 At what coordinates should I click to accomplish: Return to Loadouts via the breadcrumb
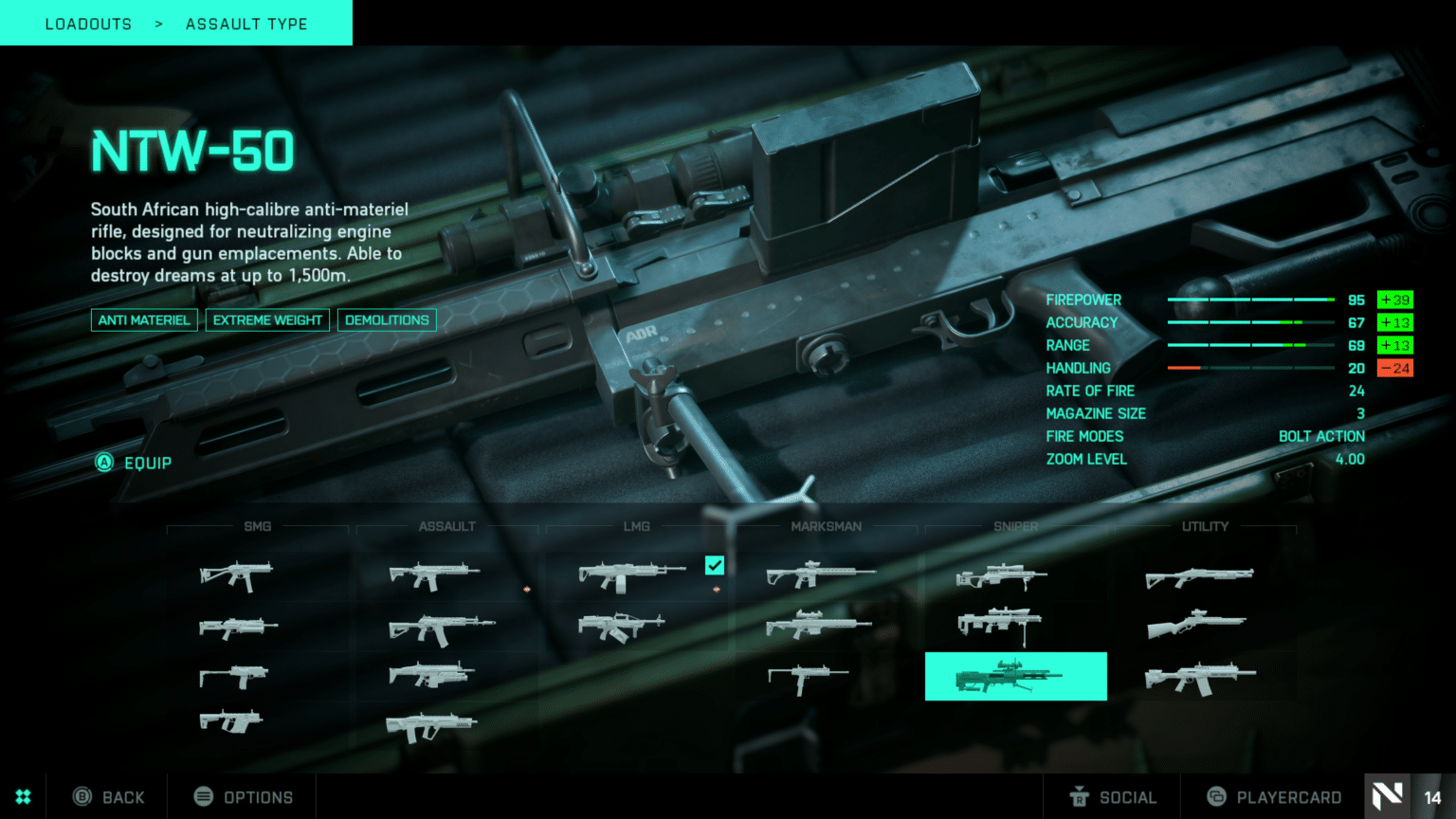point(88,24)
